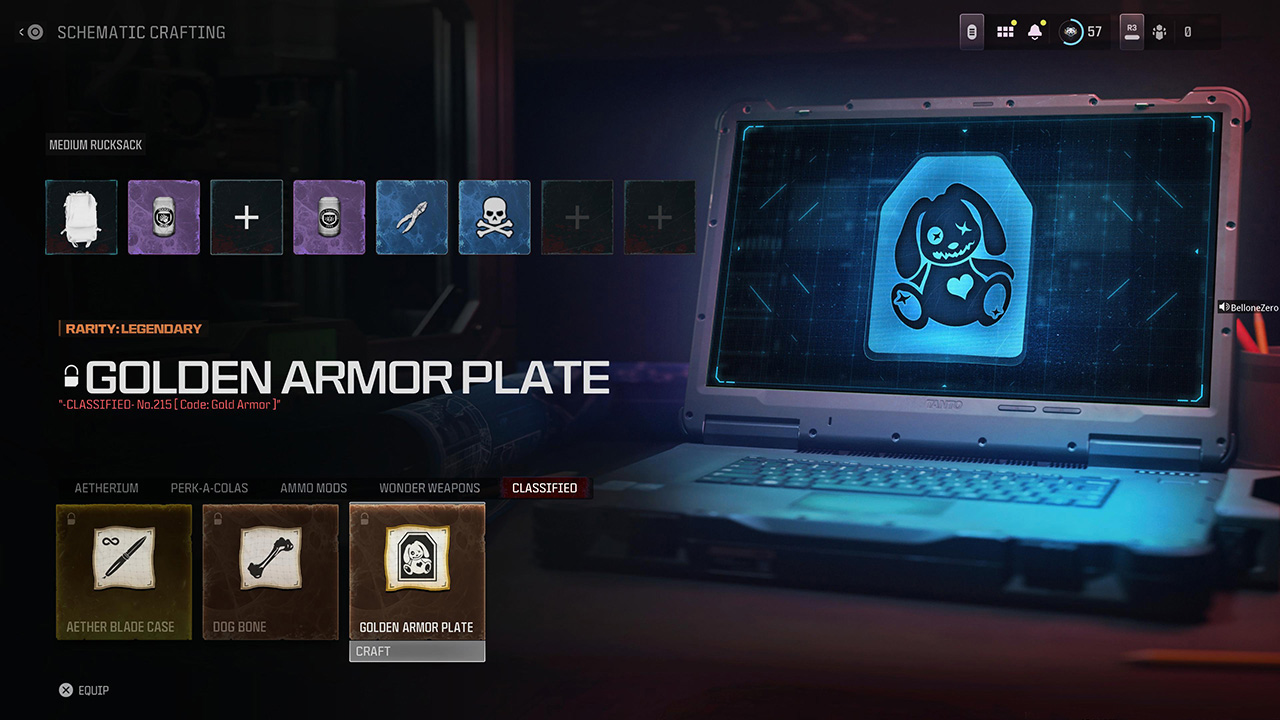
Task: Click the R3 button indicator in top bar
Action: click(x=1131, y=31)
